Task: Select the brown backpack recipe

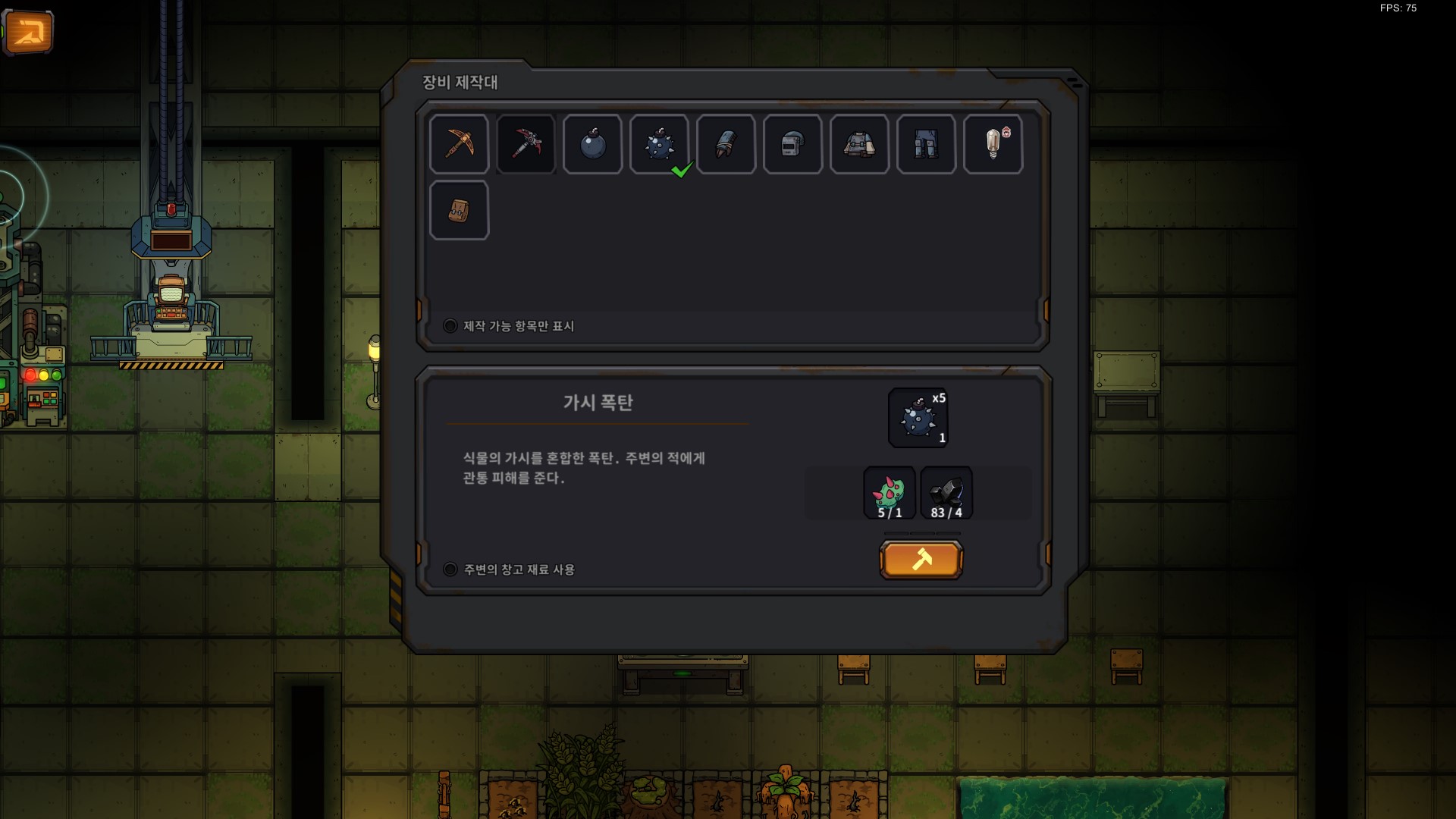Action: pyautogui.click(x=459, y=211)
